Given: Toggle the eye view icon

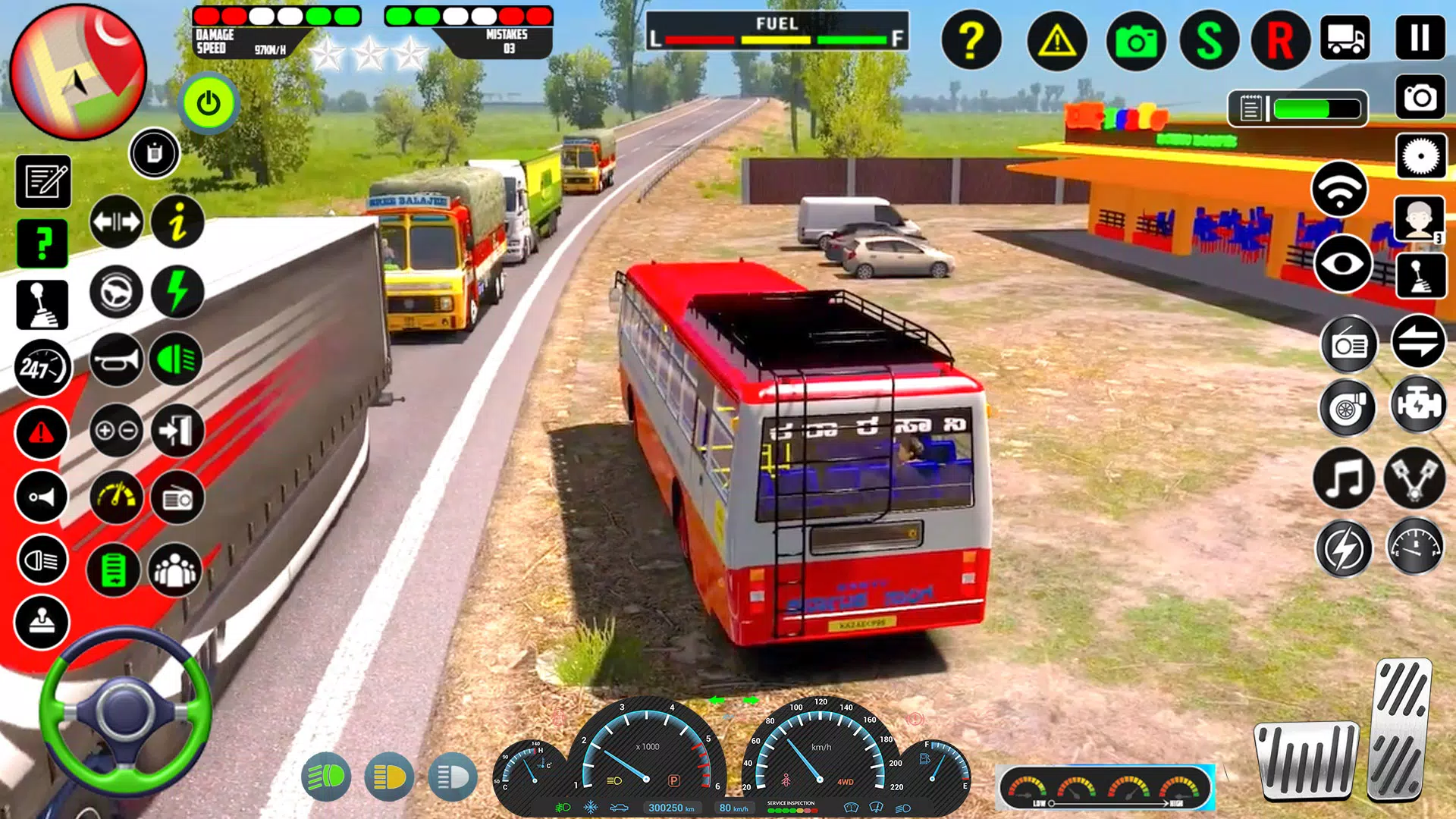Looking at the screenshot, I should 1342,264.
